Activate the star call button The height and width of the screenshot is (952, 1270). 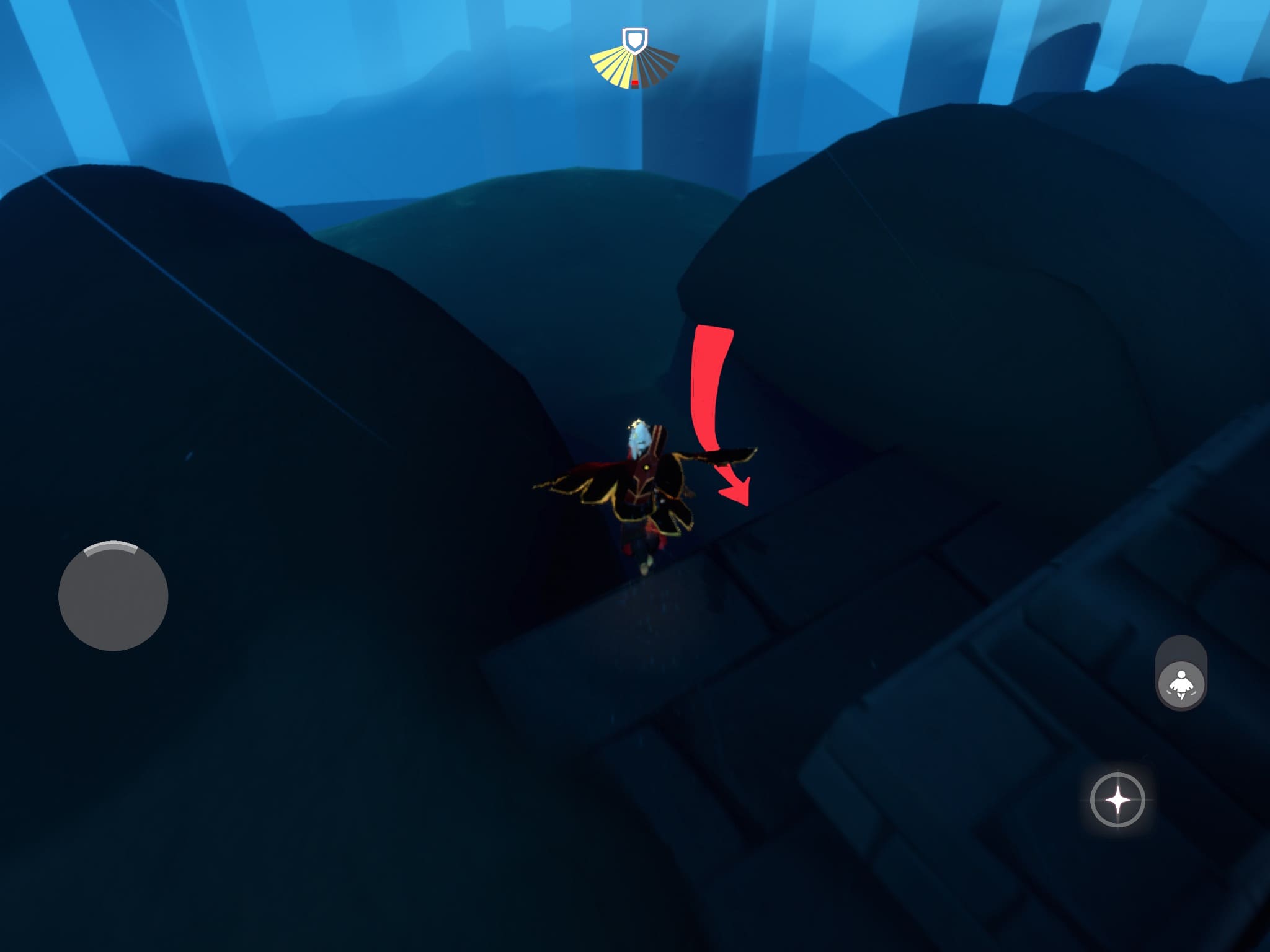[1117, 800]
